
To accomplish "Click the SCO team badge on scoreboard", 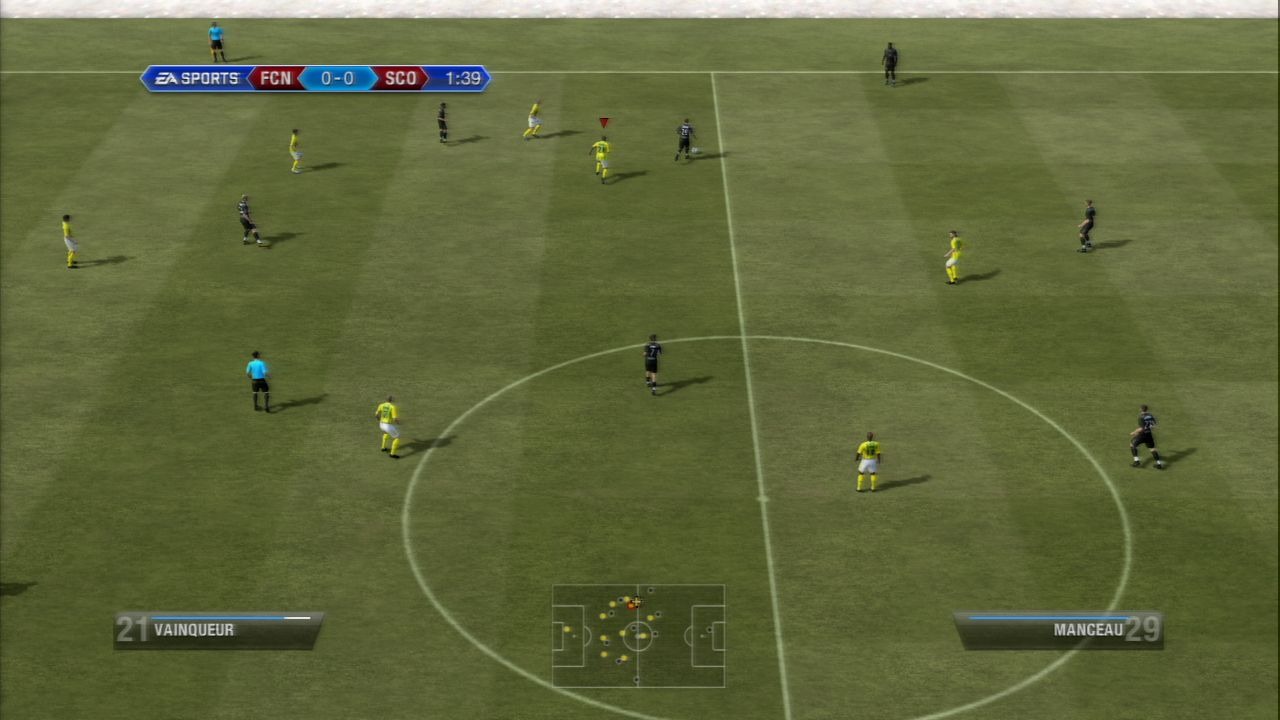I will 400,79.
